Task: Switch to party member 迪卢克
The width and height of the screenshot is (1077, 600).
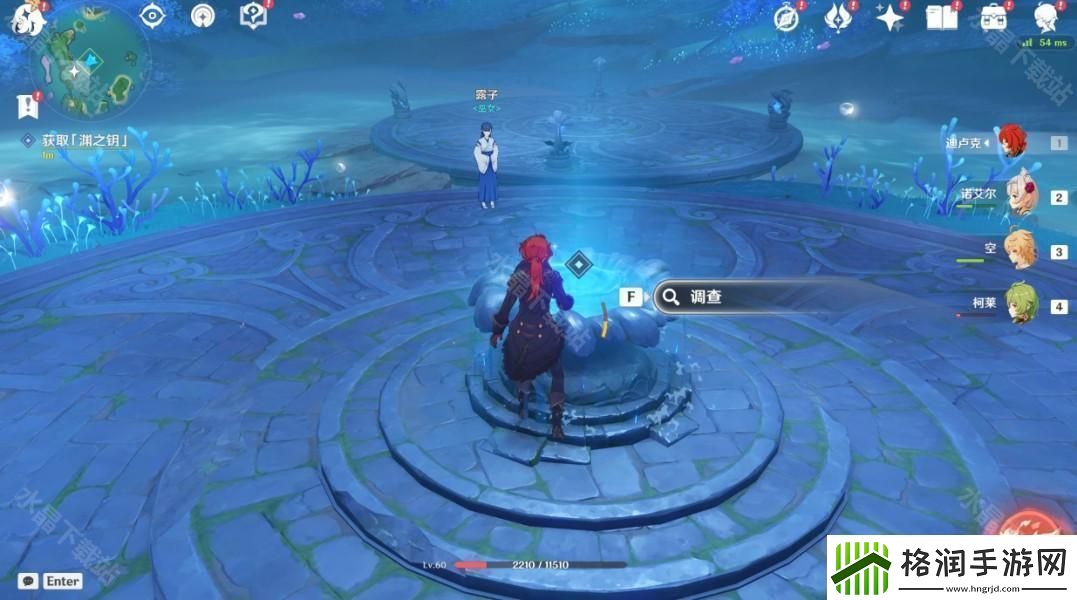Action: [x=1012, y=142]
